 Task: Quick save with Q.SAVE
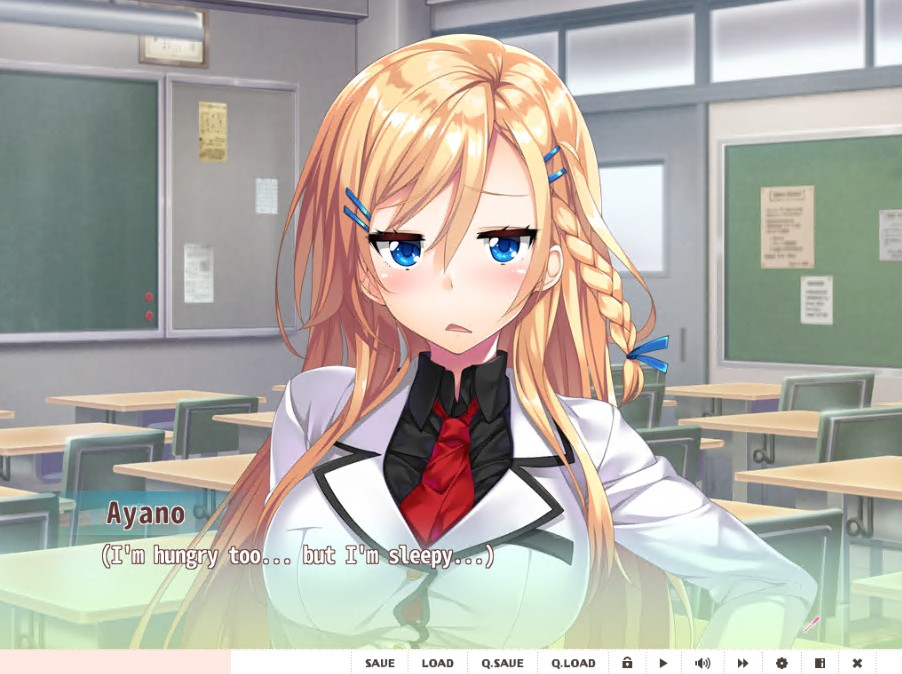point(502,663)
